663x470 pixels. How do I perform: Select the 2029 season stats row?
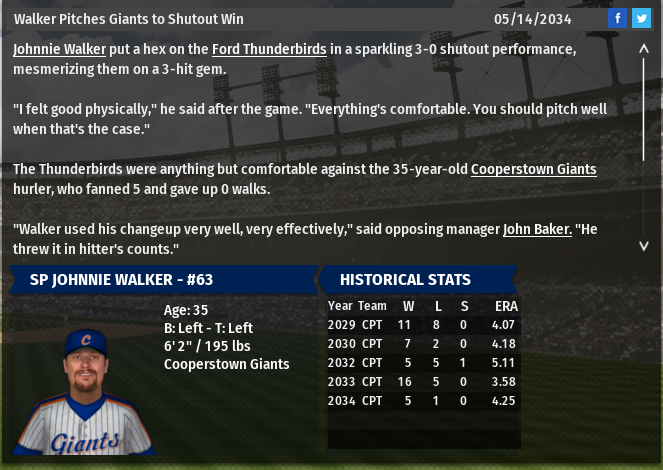423,325
